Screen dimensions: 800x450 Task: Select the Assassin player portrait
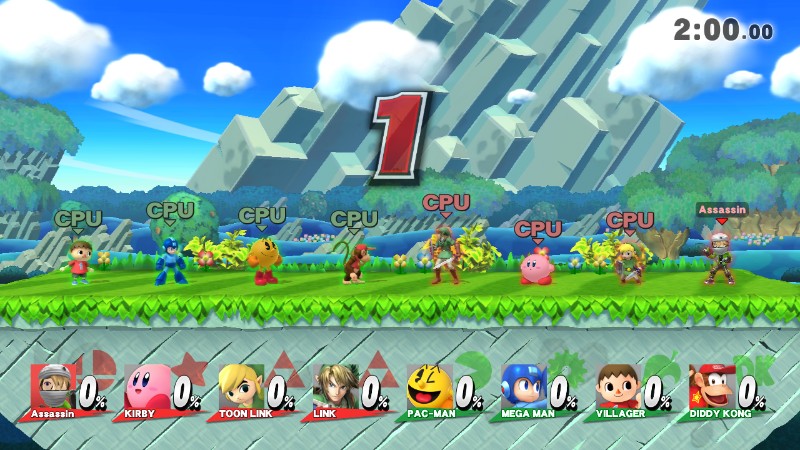pos(52,385)
